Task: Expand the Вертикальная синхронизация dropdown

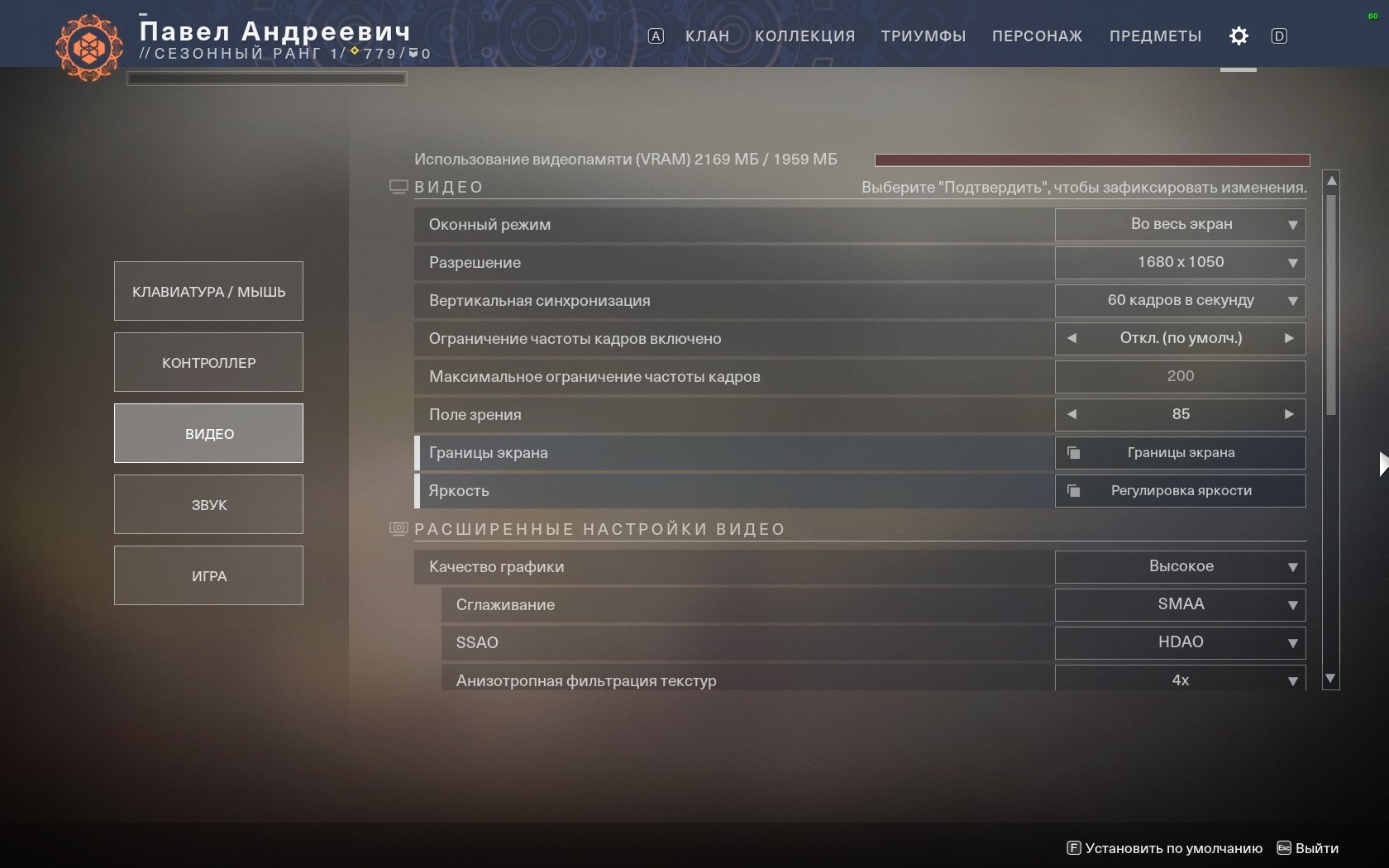Action: click(x=1180, y=300)
